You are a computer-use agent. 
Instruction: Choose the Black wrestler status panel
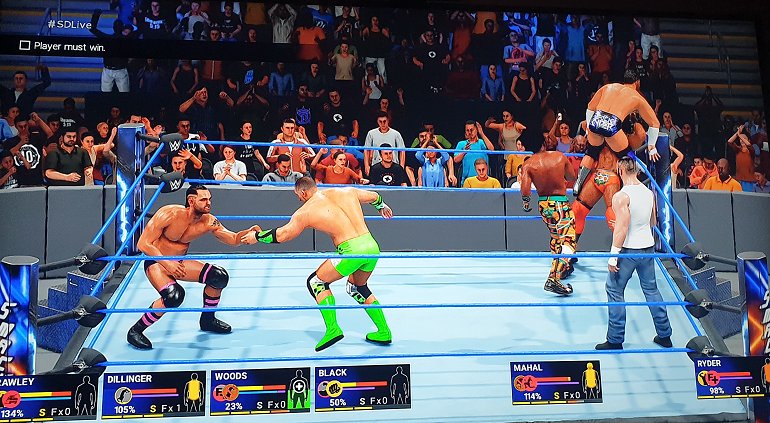click(362, 388)
